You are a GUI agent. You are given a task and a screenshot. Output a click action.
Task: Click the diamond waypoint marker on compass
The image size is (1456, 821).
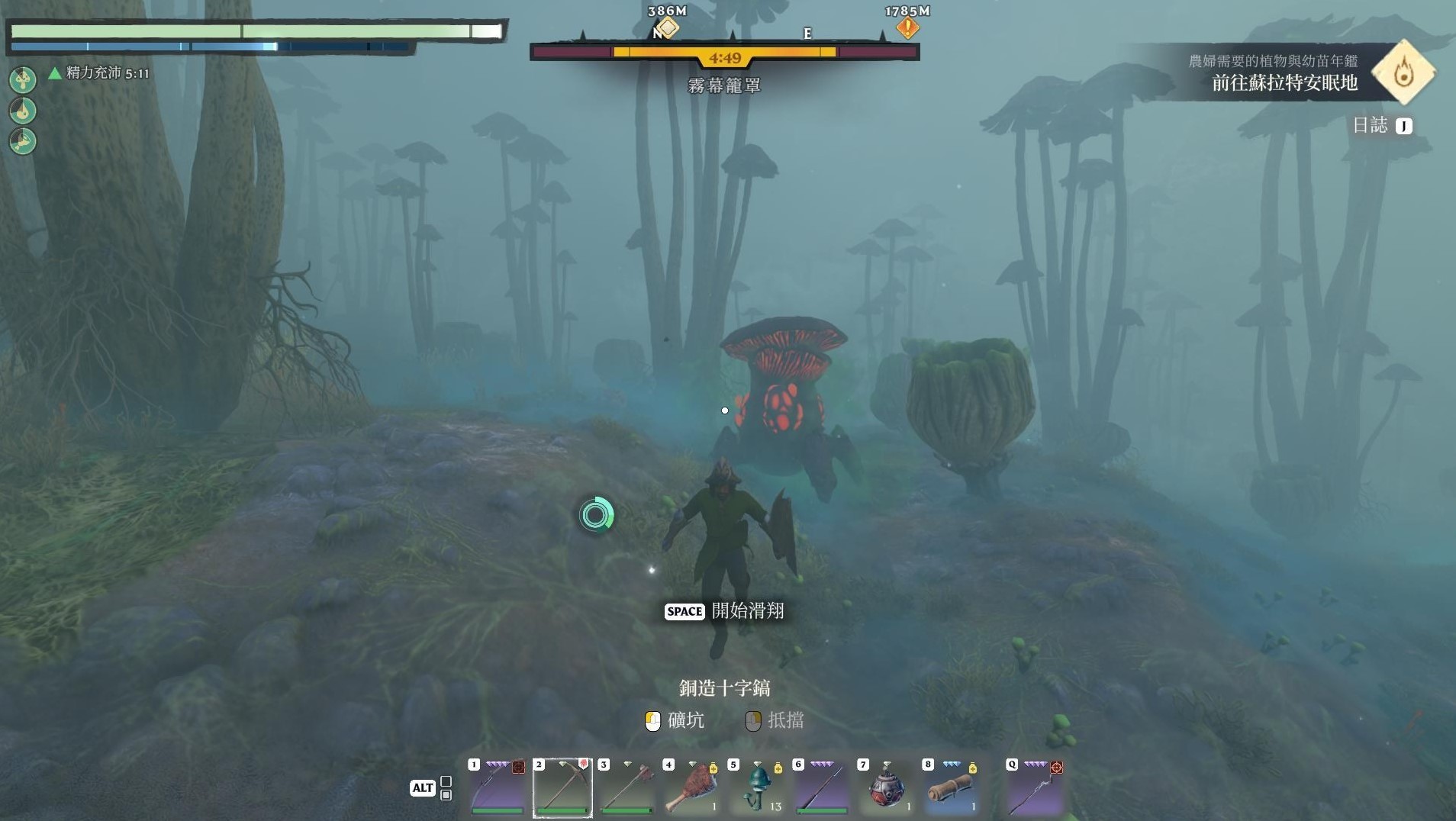(668, 28)
